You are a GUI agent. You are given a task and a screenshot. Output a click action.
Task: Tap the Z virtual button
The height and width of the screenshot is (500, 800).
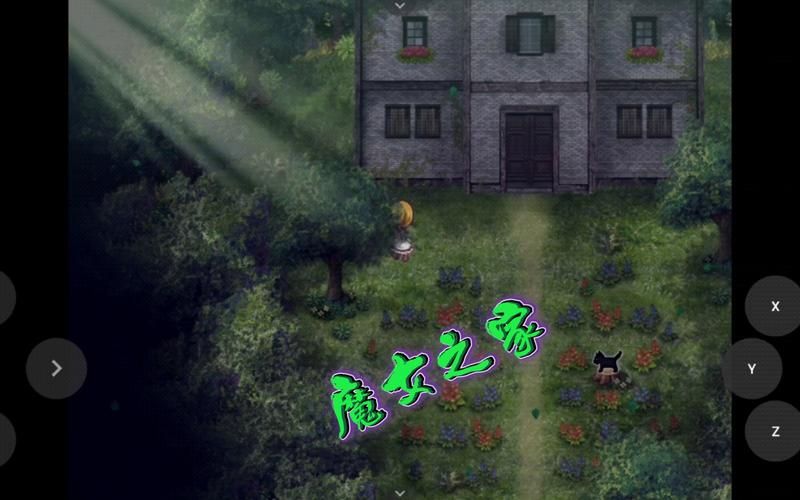774,431
